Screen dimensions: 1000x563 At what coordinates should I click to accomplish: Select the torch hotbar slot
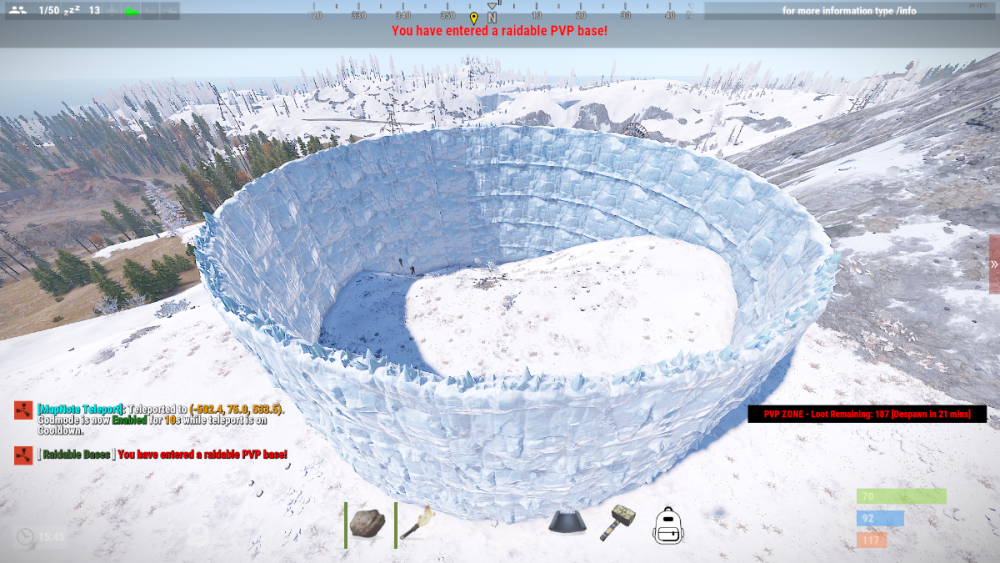[416, 523]
